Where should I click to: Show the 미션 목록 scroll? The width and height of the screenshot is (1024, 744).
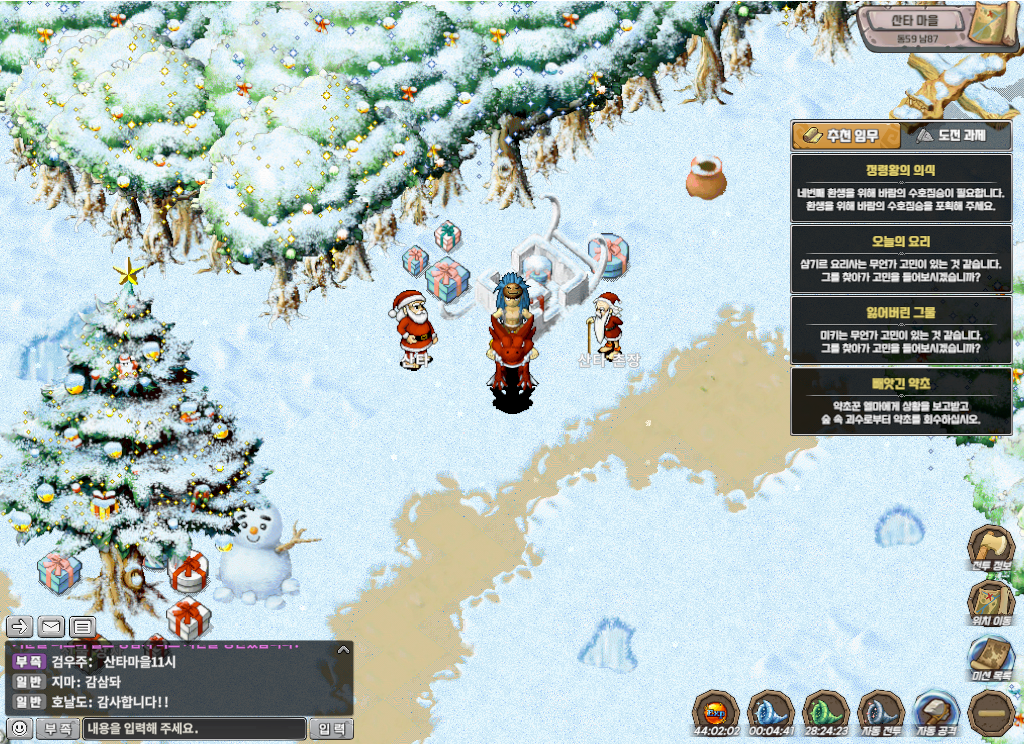991,660
